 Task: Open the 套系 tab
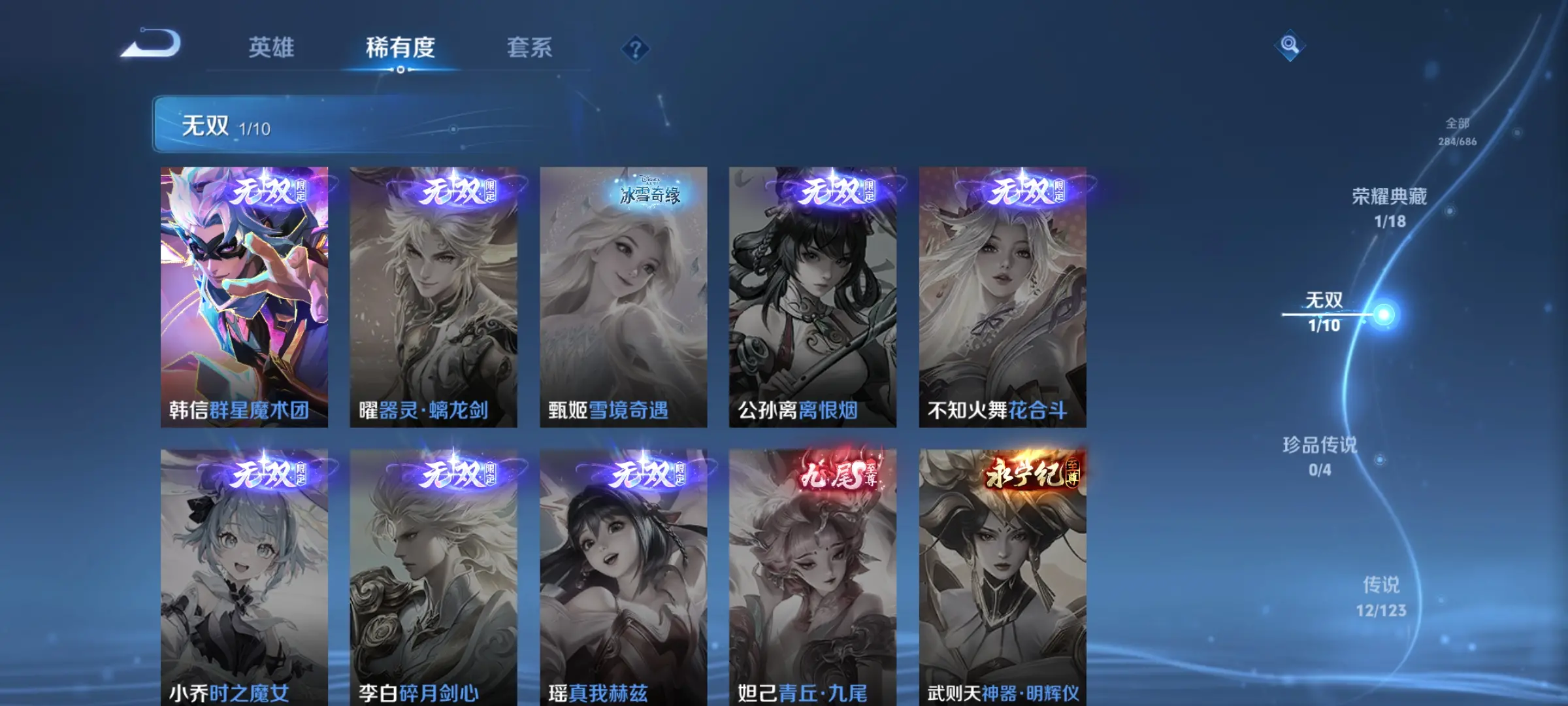529,48
